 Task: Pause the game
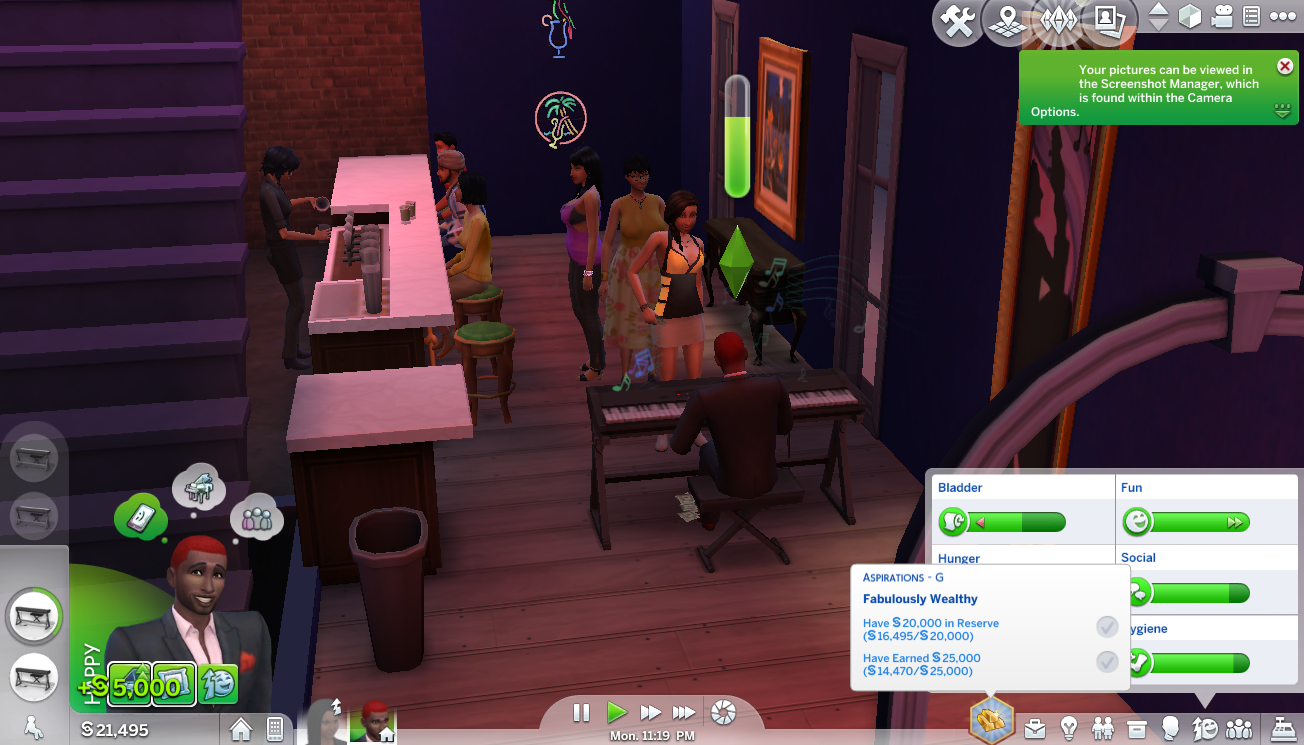click(581, 713)
